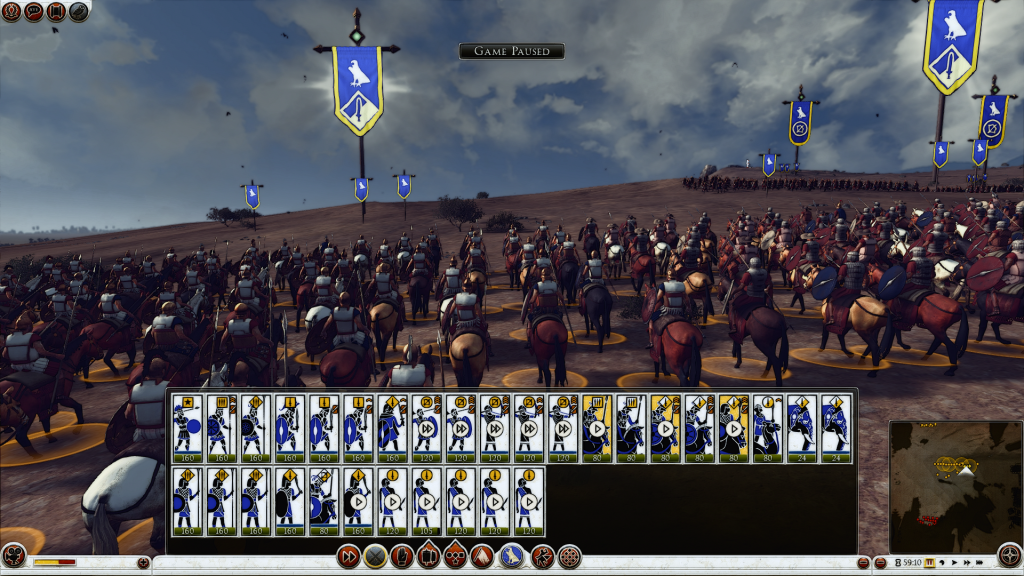The image size is (1024, 576).
Task: Open the chat speech bubble button
Action: pyautogui.click(x=33, y=12)
